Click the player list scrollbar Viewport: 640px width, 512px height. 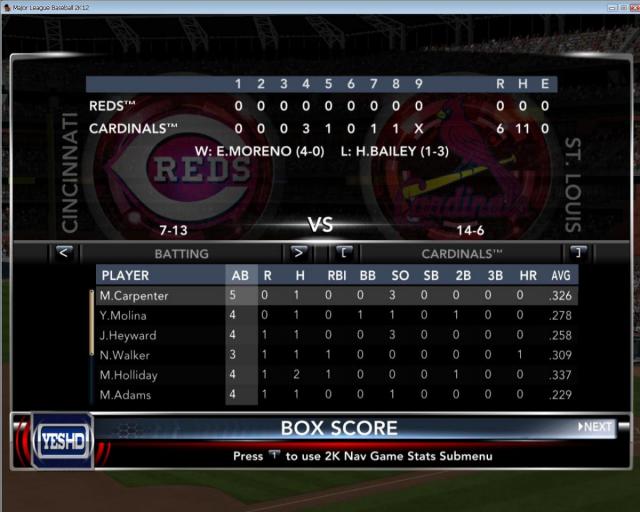tap(91, 322)
